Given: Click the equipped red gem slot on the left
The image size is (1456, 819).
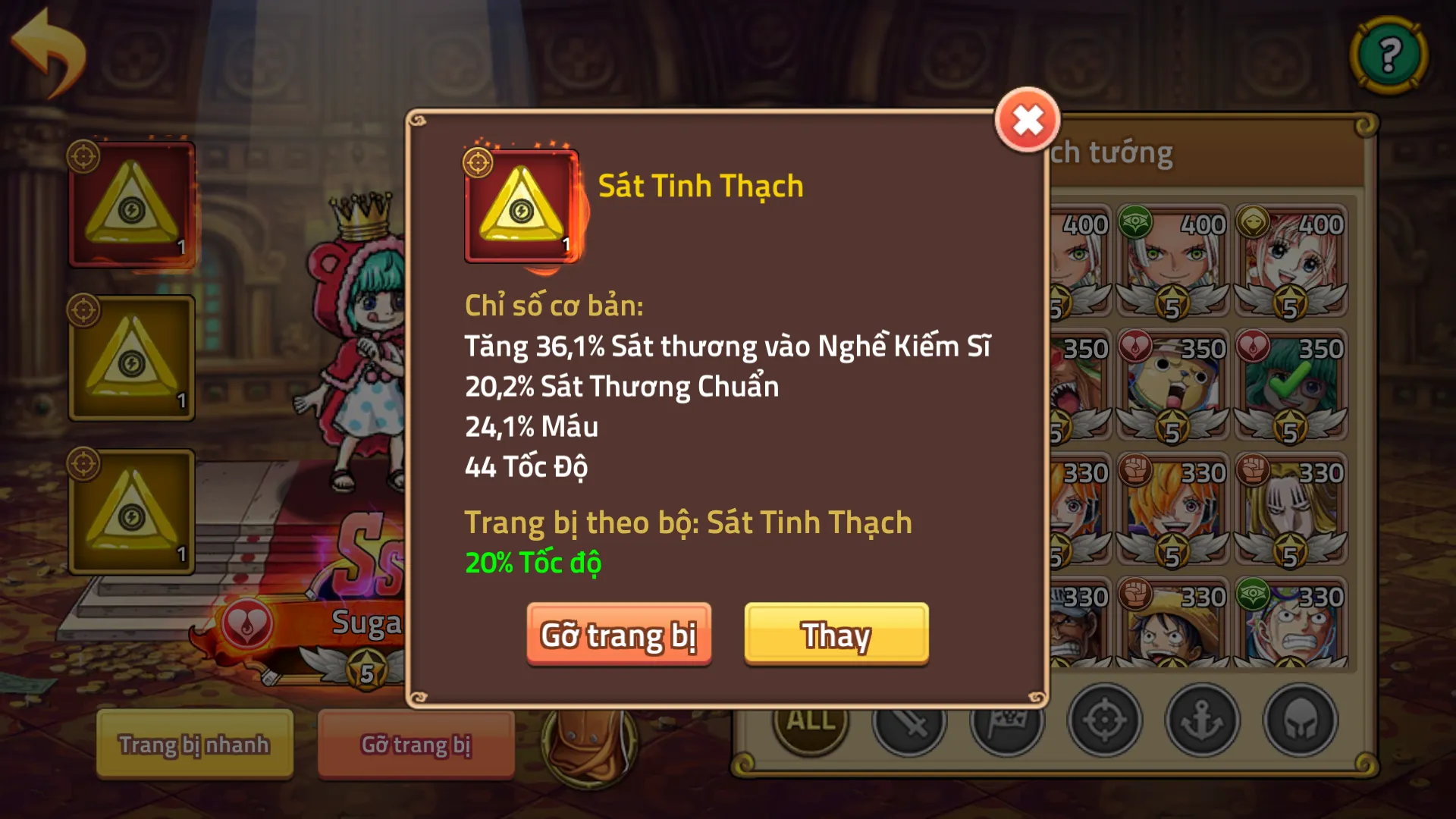Looking at the screenshot, I should [x=133, y=203].
